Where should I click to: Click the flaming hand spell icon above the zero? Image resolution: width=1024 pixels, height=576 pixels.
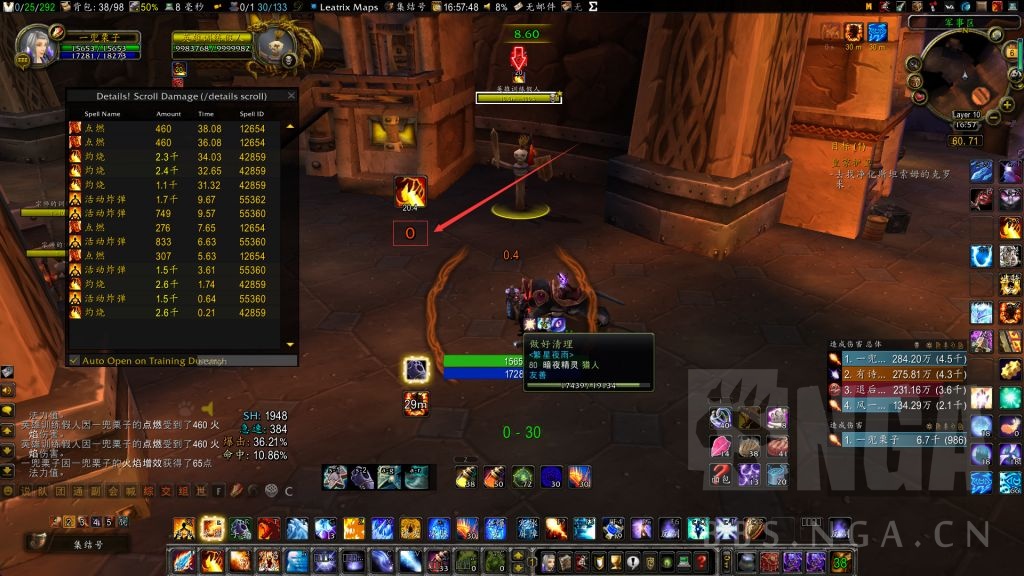tap(410, 192)
